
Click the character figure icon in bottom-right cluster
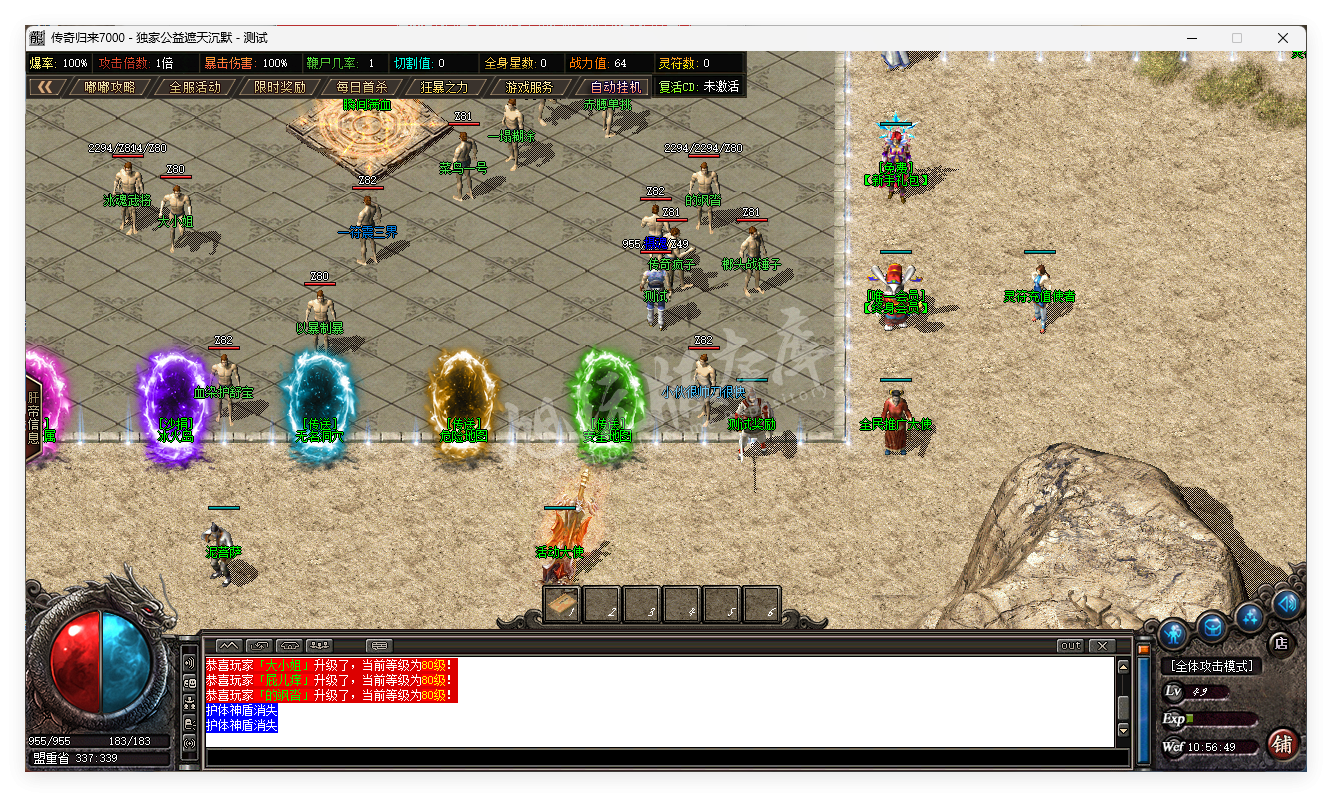[1172, 633]
